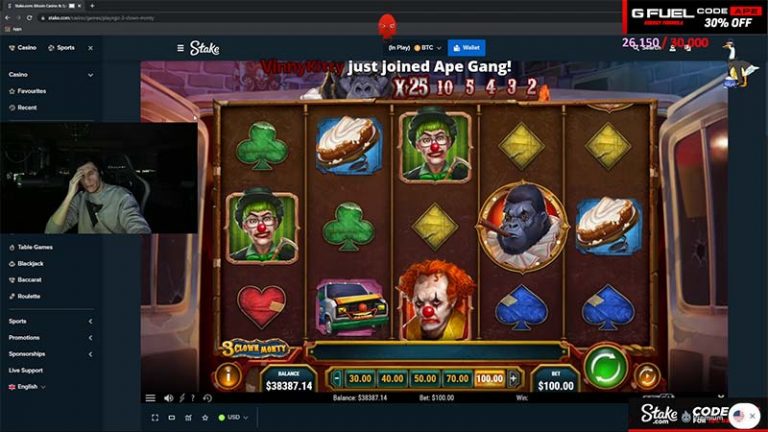This screenshot has width=768, height=432.
Task: Set the bet to 50.00
Action: coord(425,379)
